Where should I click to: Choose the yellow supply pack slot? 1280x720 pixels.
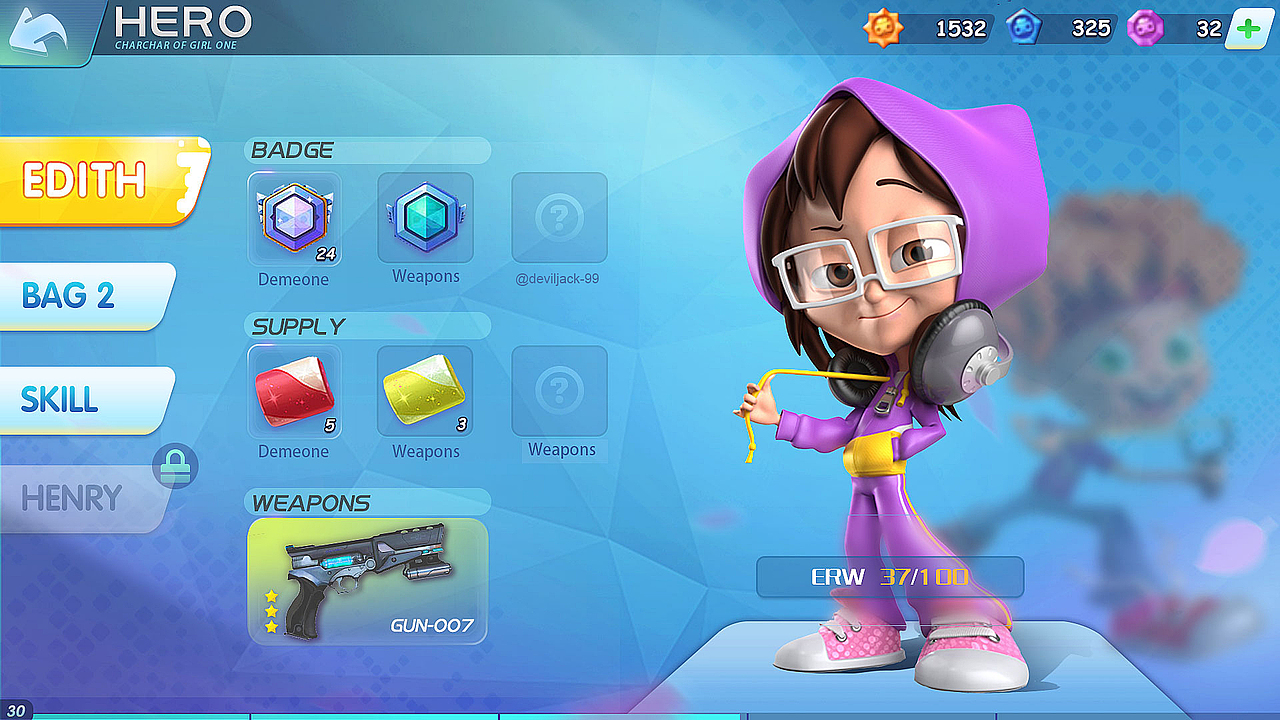tap(425, 392)
